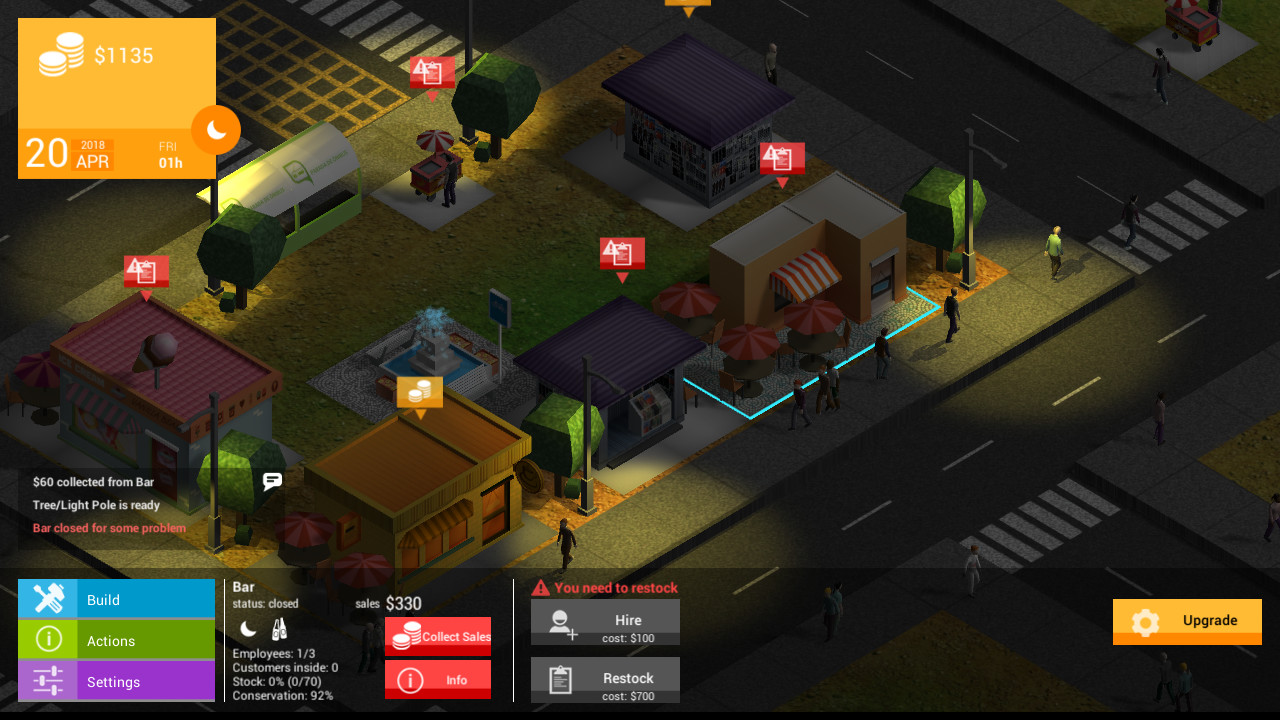Image resolution: width=1280 pixels, height=720 pixels.
Task: Collect Sales from the Bar
Action: tap(438, 636)
